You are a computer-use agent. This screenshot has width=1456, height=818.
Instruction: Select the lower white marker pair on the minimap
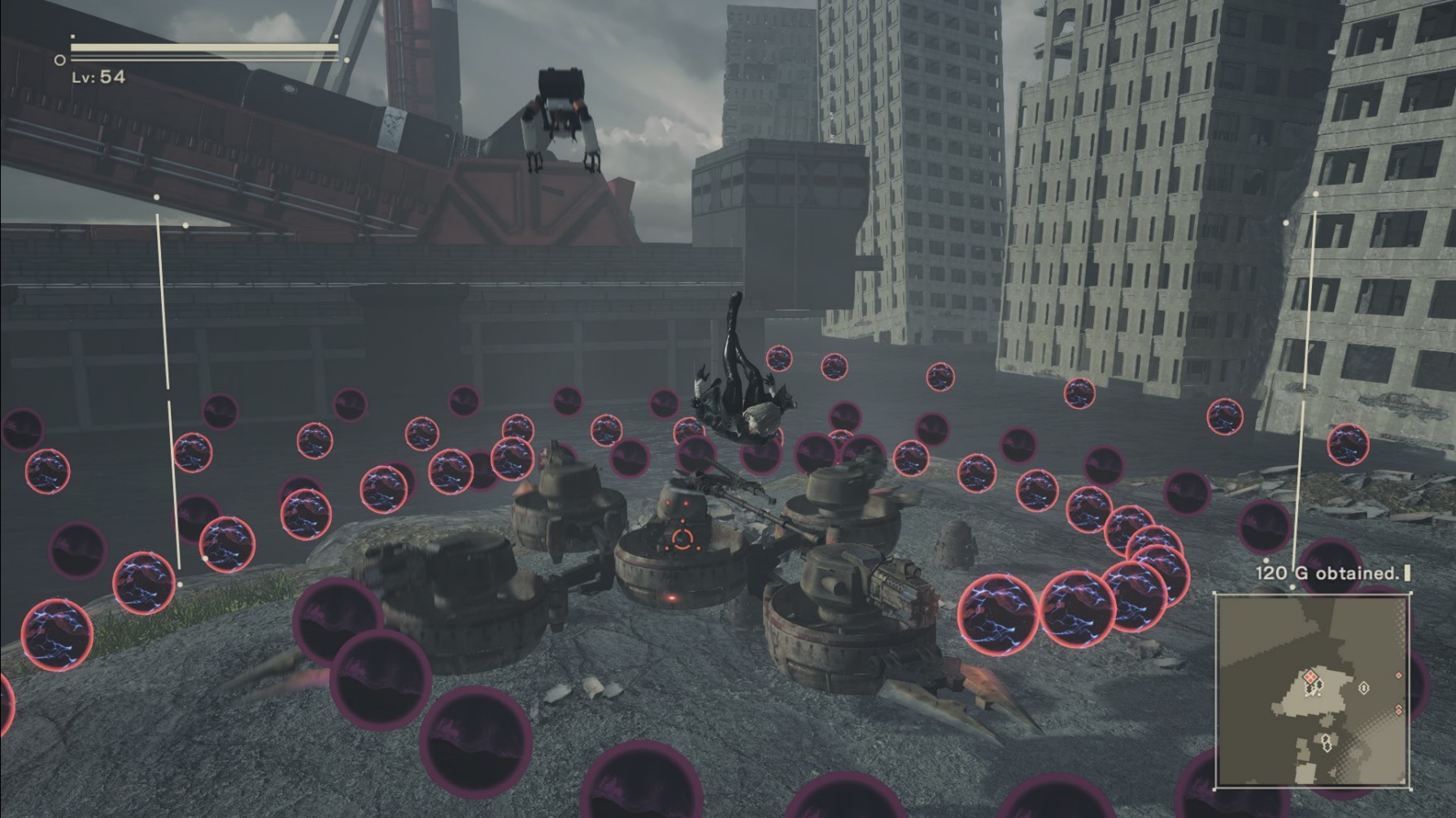point(1327,742)
